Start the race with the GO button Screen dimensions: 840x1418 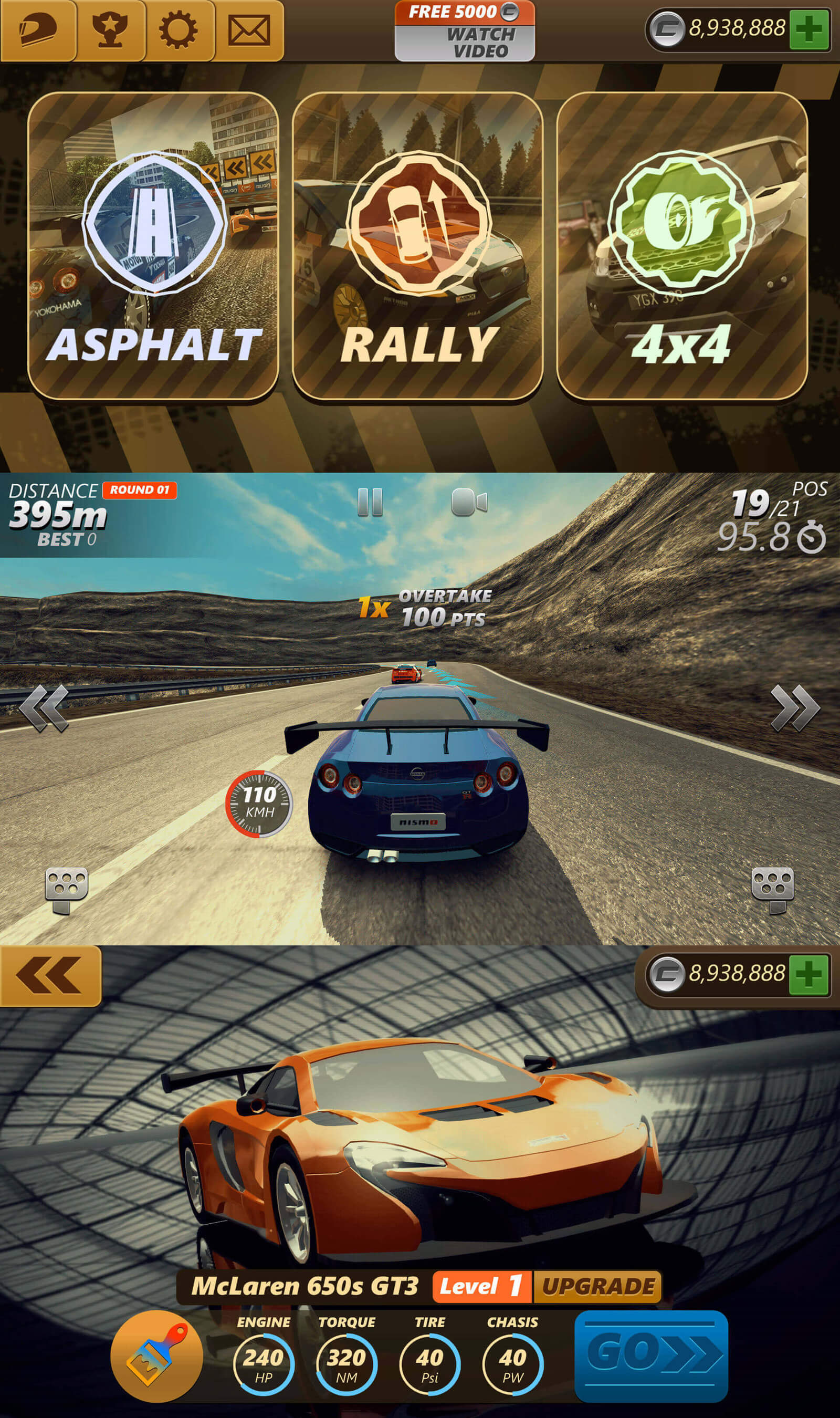pyautogui.click(x=651, y=1356)
